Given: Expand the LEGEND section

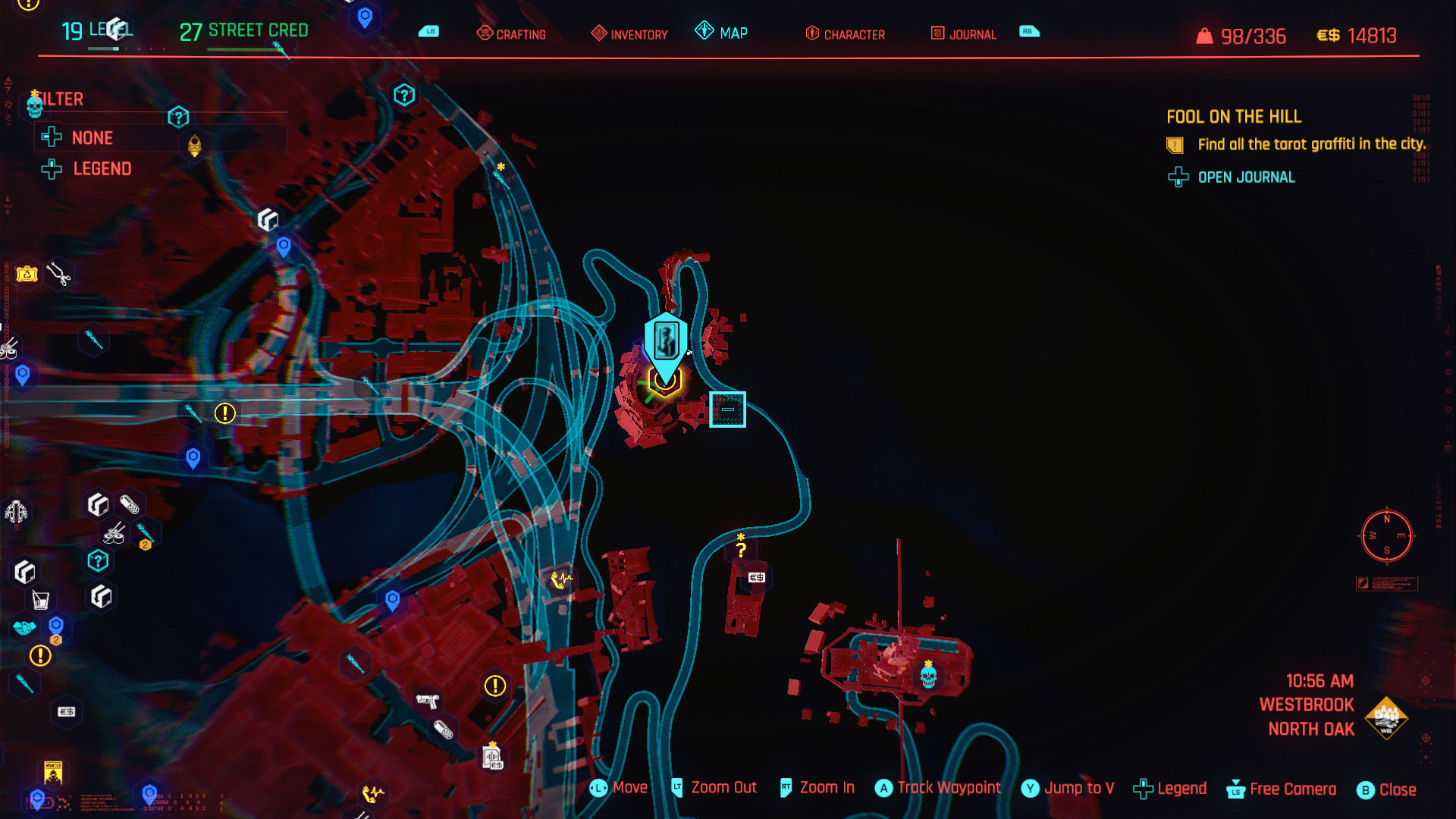Looking at the screenshot, I should click(x=103, y=169).
